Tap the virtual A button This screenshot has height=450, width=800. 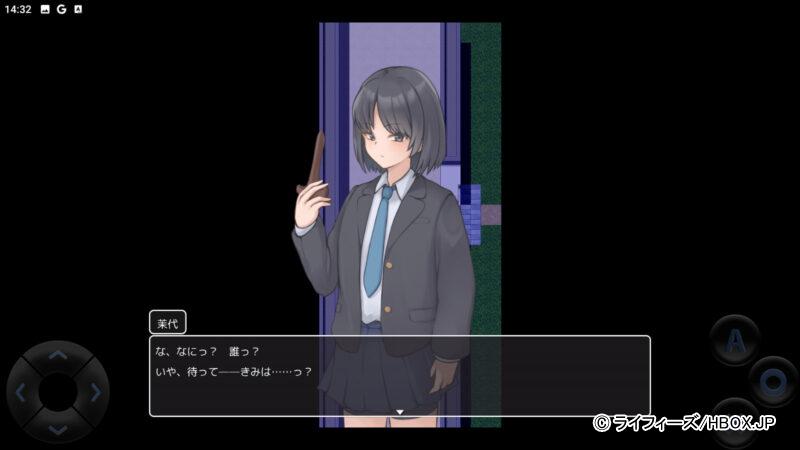(734, 341)
